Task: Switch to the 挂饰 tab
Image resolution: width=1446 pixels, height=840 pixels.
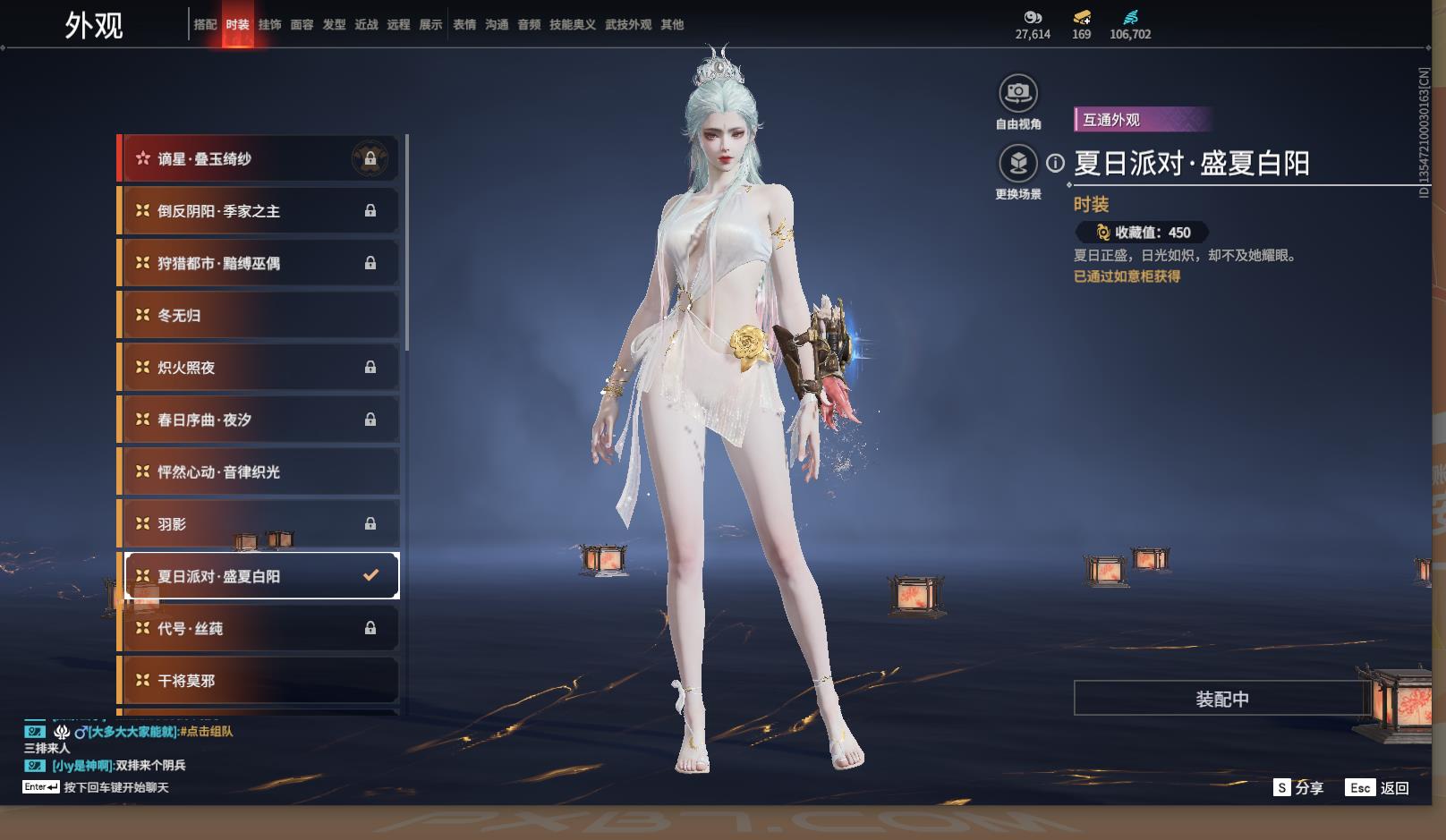Action: pos(269,25)
